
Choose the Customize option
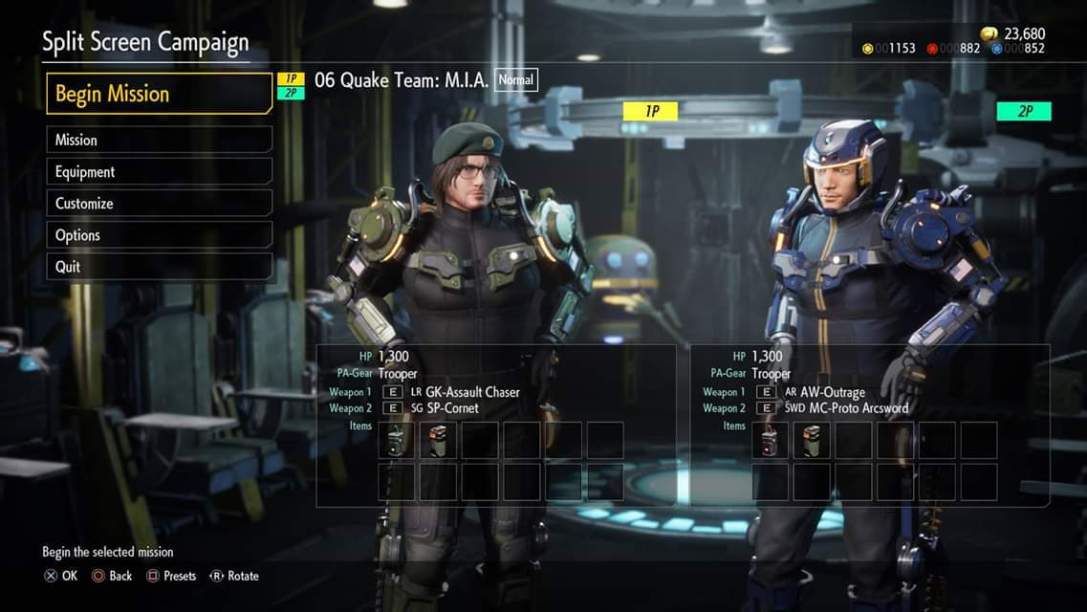pos(159,204)
